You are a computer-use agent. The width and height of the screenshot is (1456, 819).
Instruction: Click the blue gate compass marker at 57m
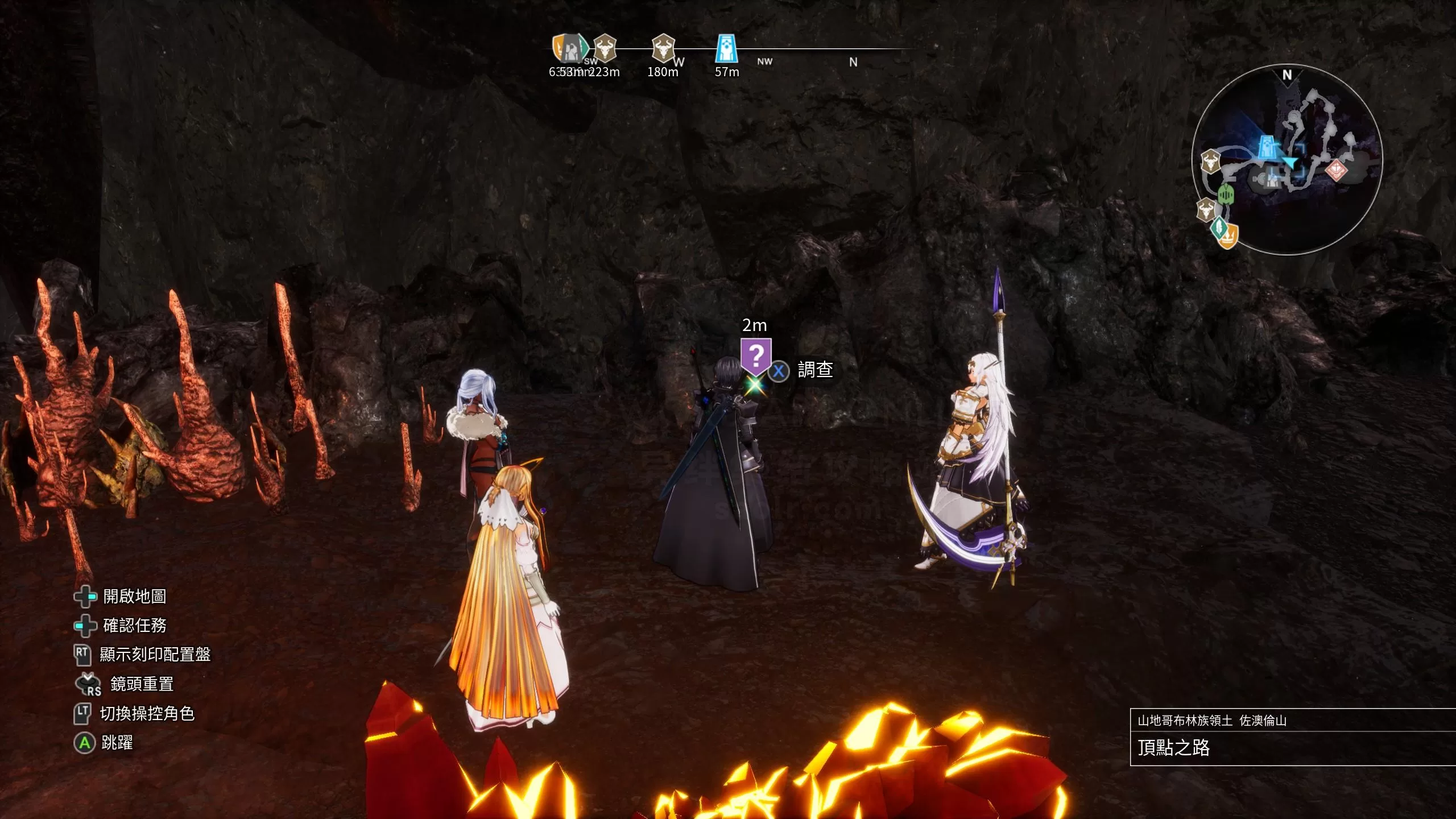(726, 48)
